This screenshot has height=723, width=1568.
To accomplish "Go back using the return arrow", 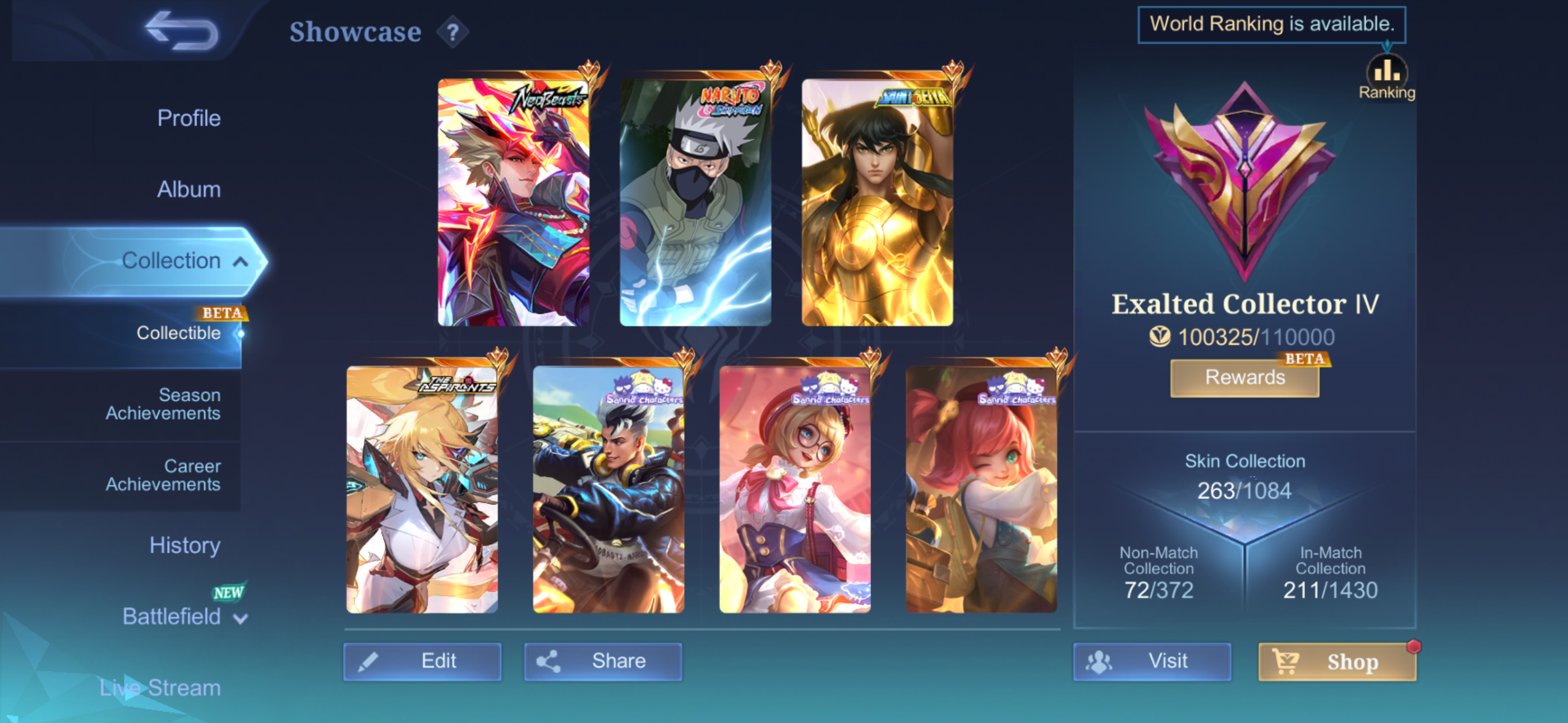I will point(181,31).
